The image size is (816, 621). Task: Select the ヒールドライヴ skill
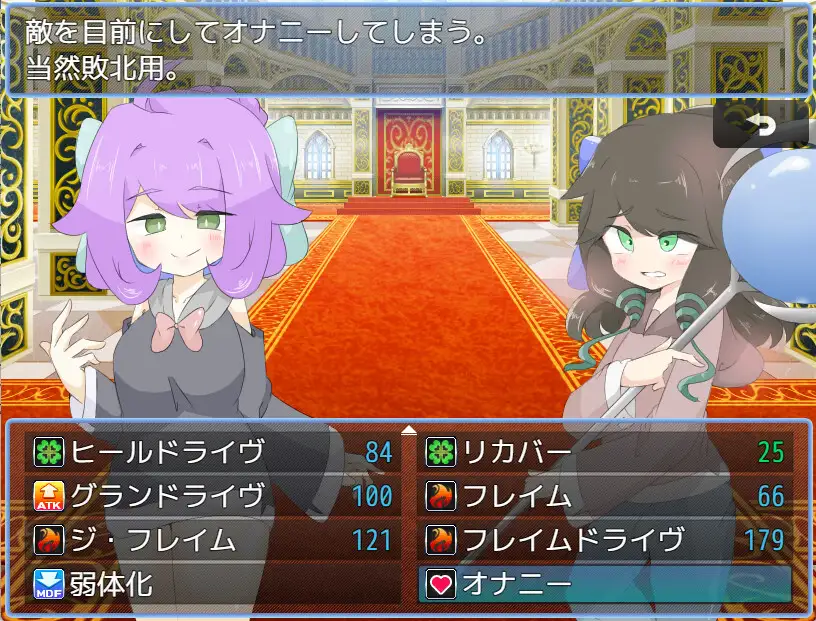click(x=212, y=452)
